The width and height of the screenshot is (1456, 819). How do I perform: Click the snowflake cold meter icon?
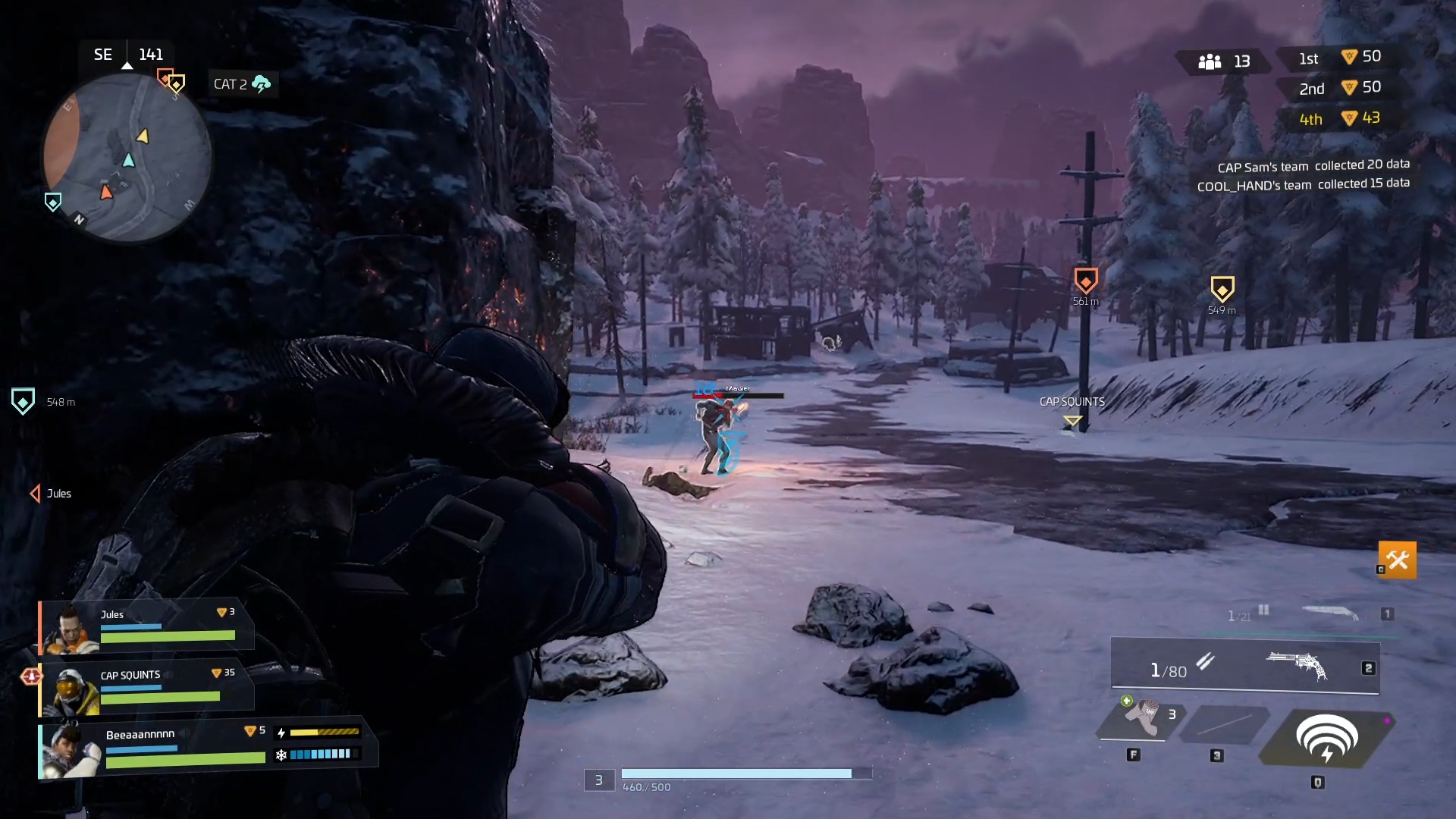click(x=282, y=755)
